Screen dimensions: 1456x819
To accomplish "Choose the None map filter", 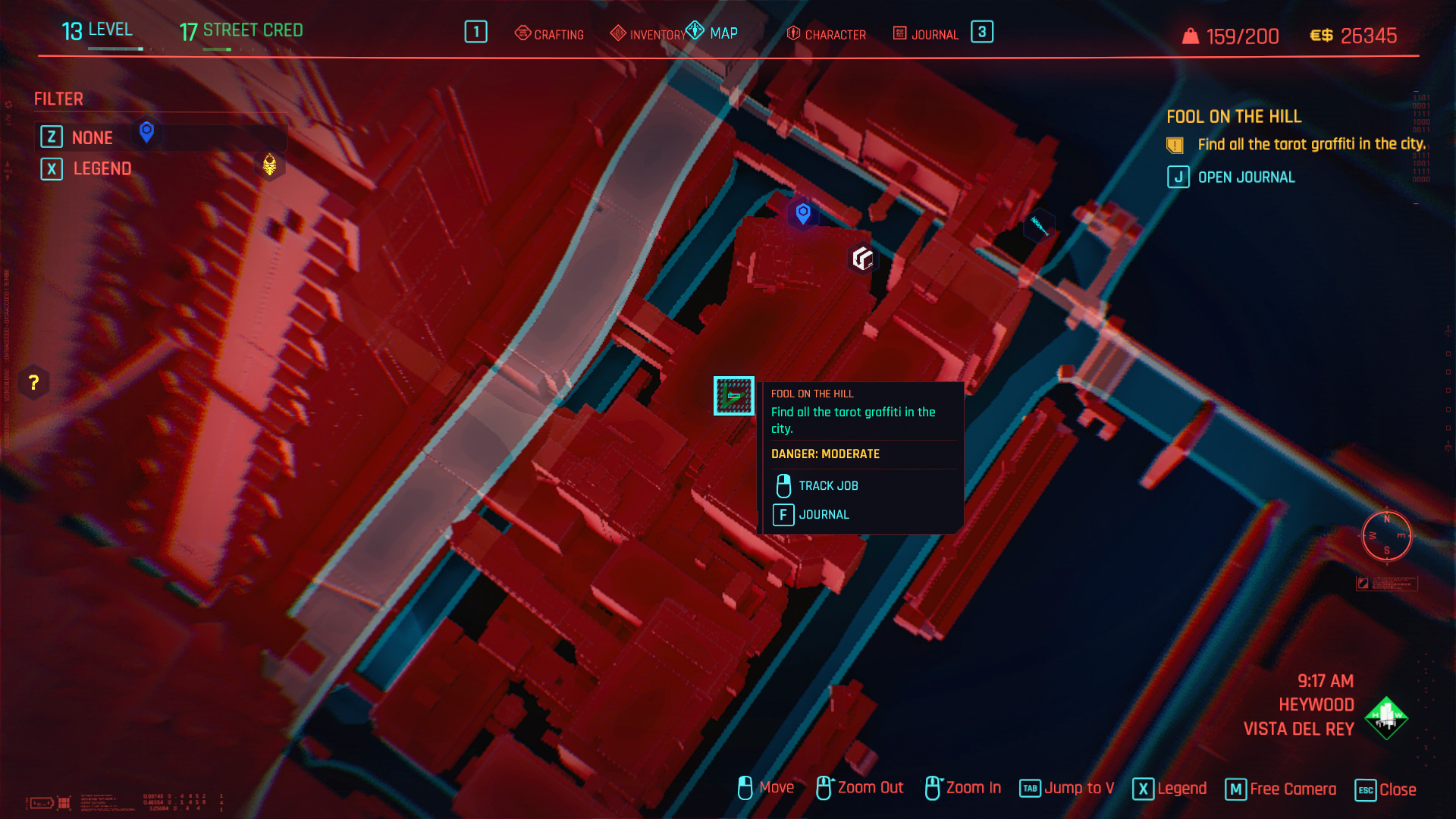I will pyautogui.click(x=92, y=137).
